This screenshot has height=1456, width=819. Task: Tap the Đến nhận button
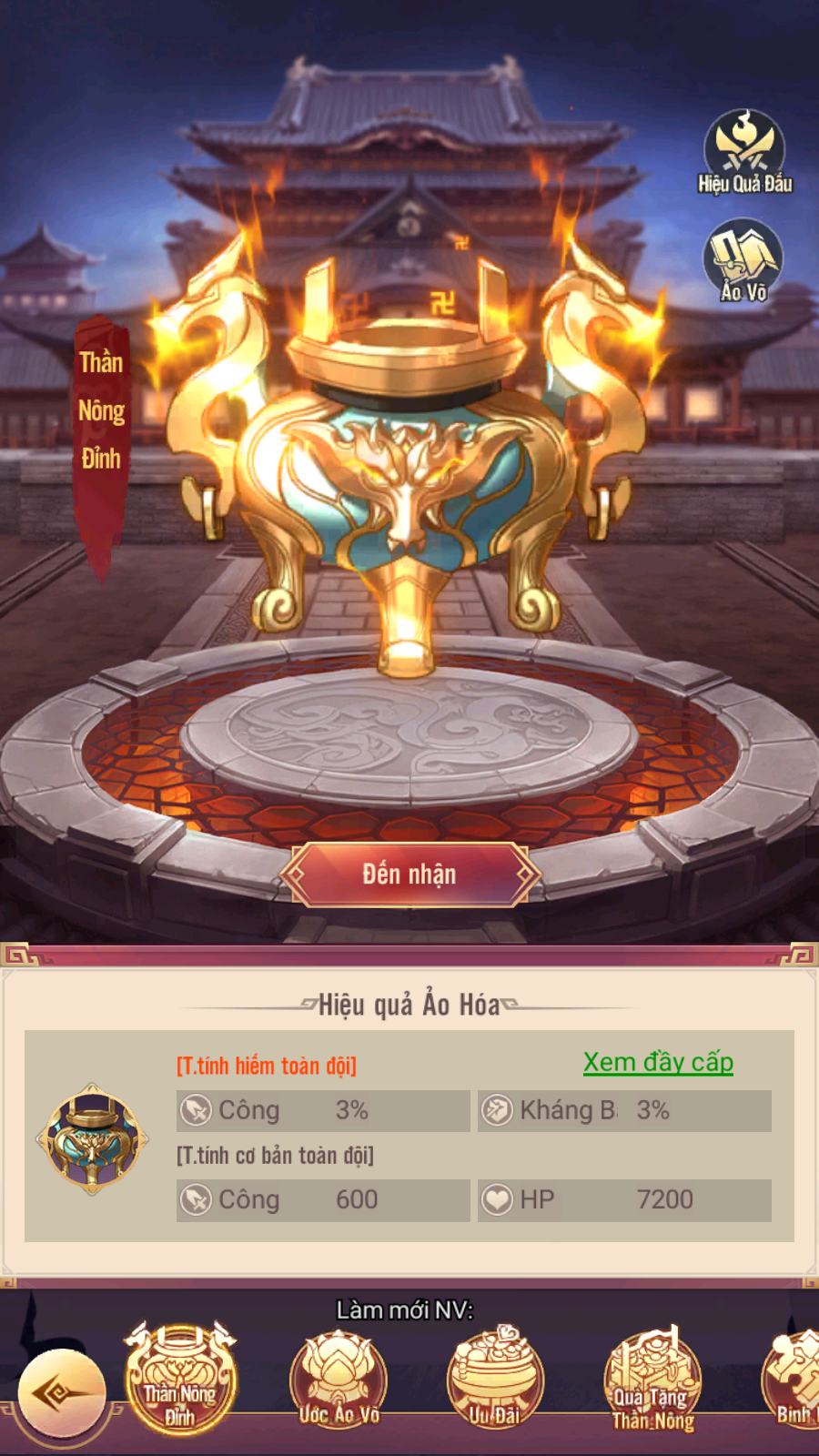click(x=409, y=875)
